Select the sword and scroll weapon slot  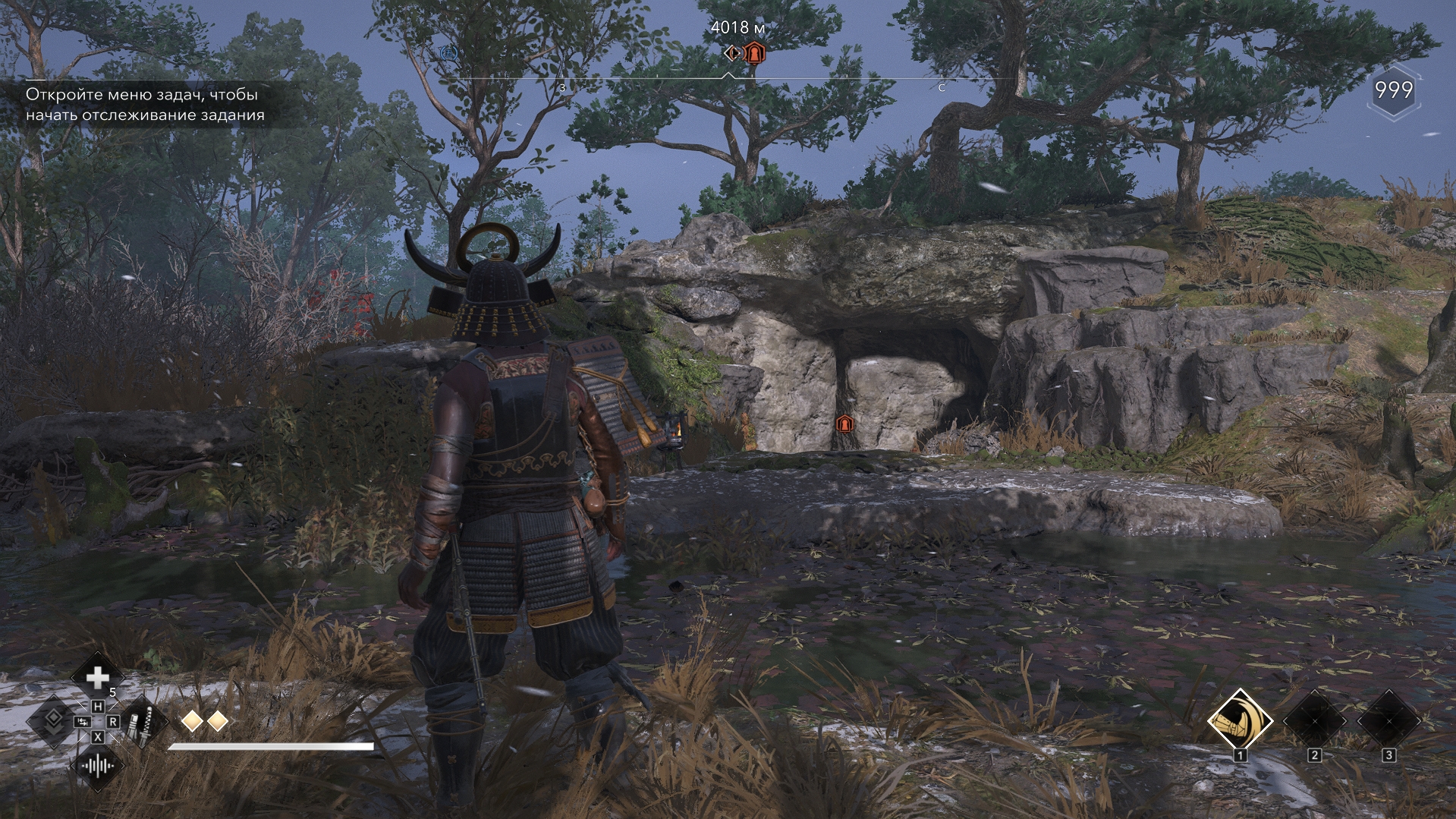click(x=141, y=721)
